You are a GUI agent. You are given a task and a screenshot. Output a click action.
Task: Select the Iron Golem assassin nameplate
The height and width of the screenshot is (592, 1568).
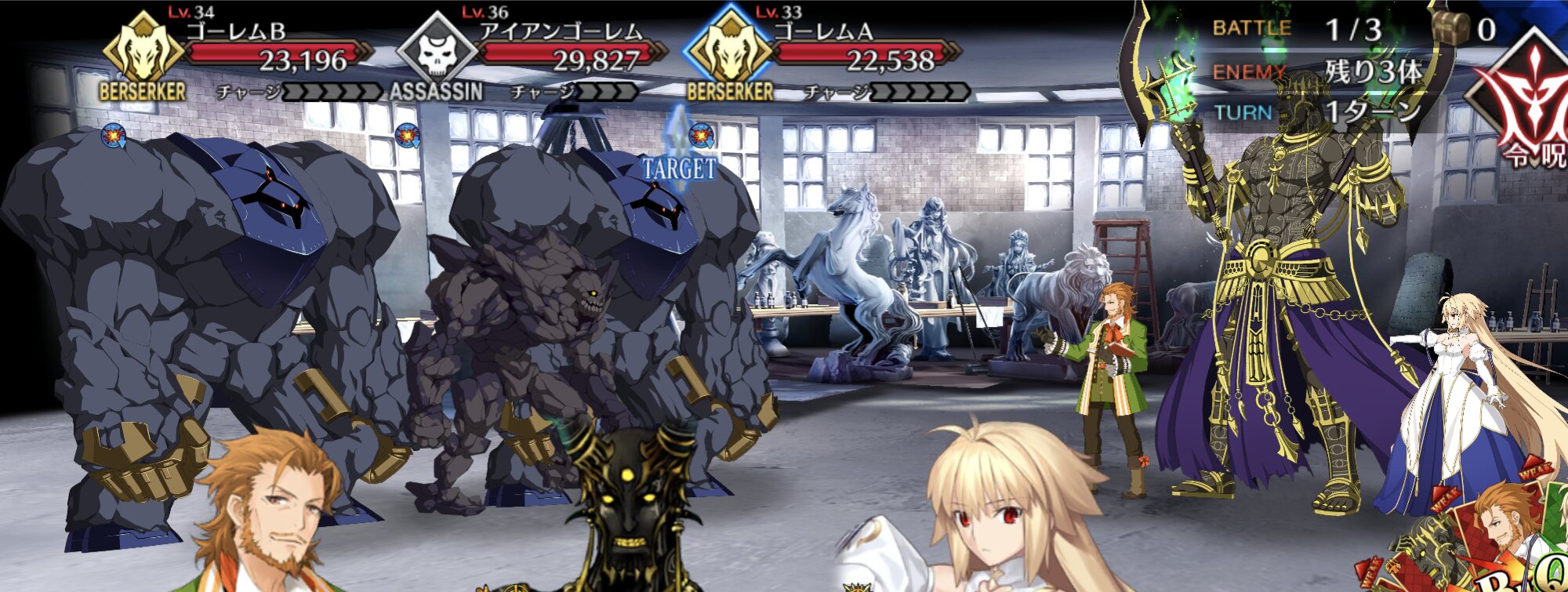[533, 56]
